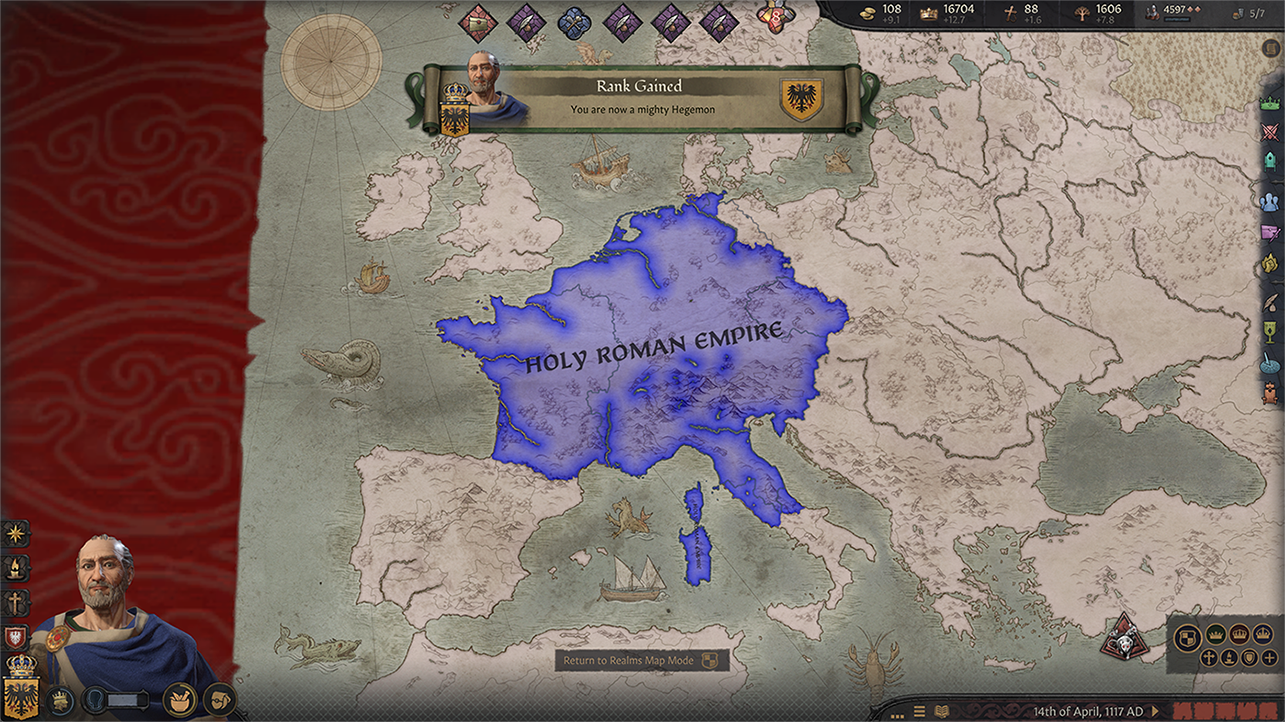Switch to the culture candle map mode
The width and height of the screenshot is (1285, 722).
pyautogui.click(x=1228, y=658)
